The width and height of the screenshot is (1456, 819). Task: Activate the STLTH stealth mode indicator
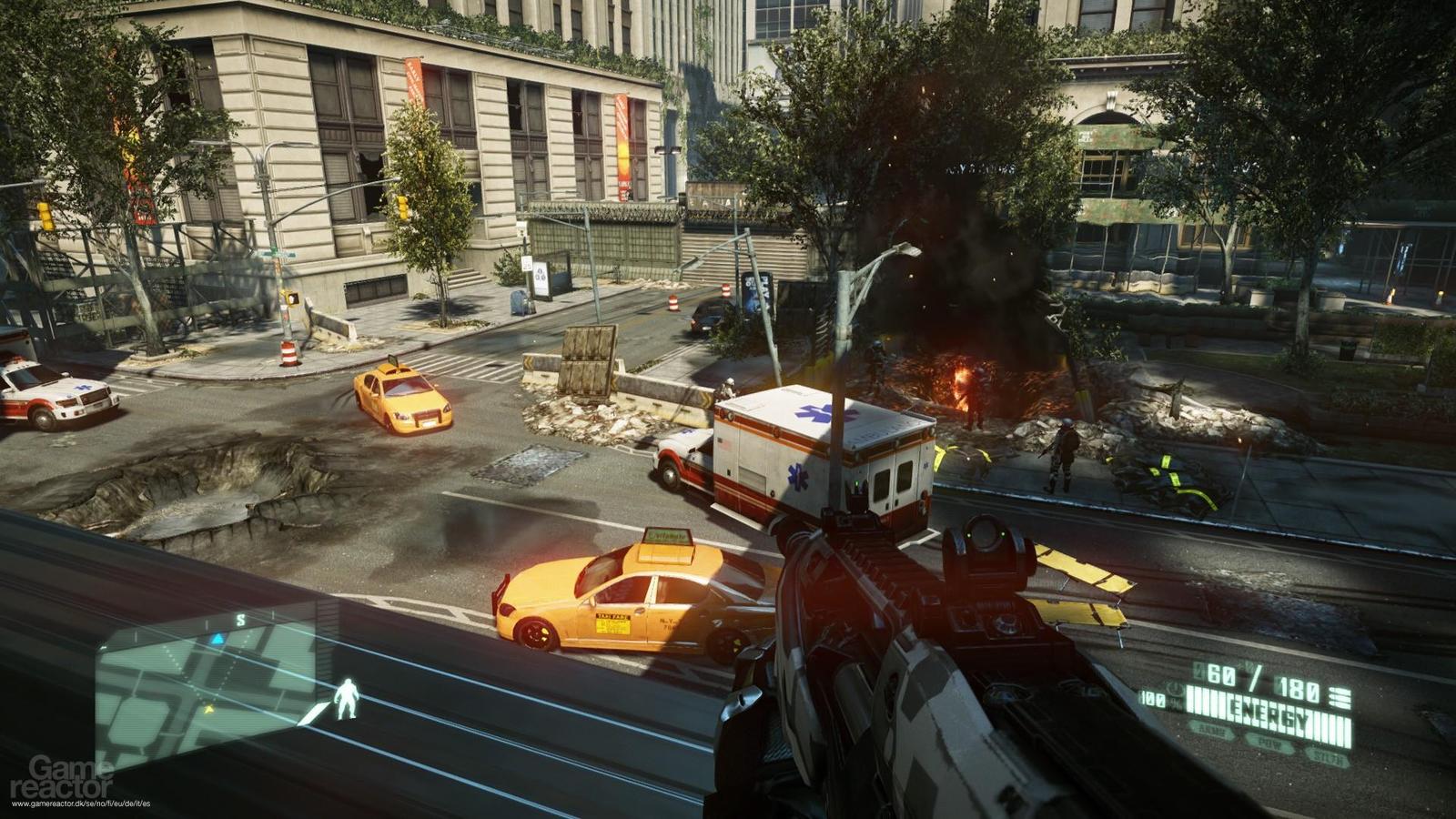click(x=1326, y=754)
